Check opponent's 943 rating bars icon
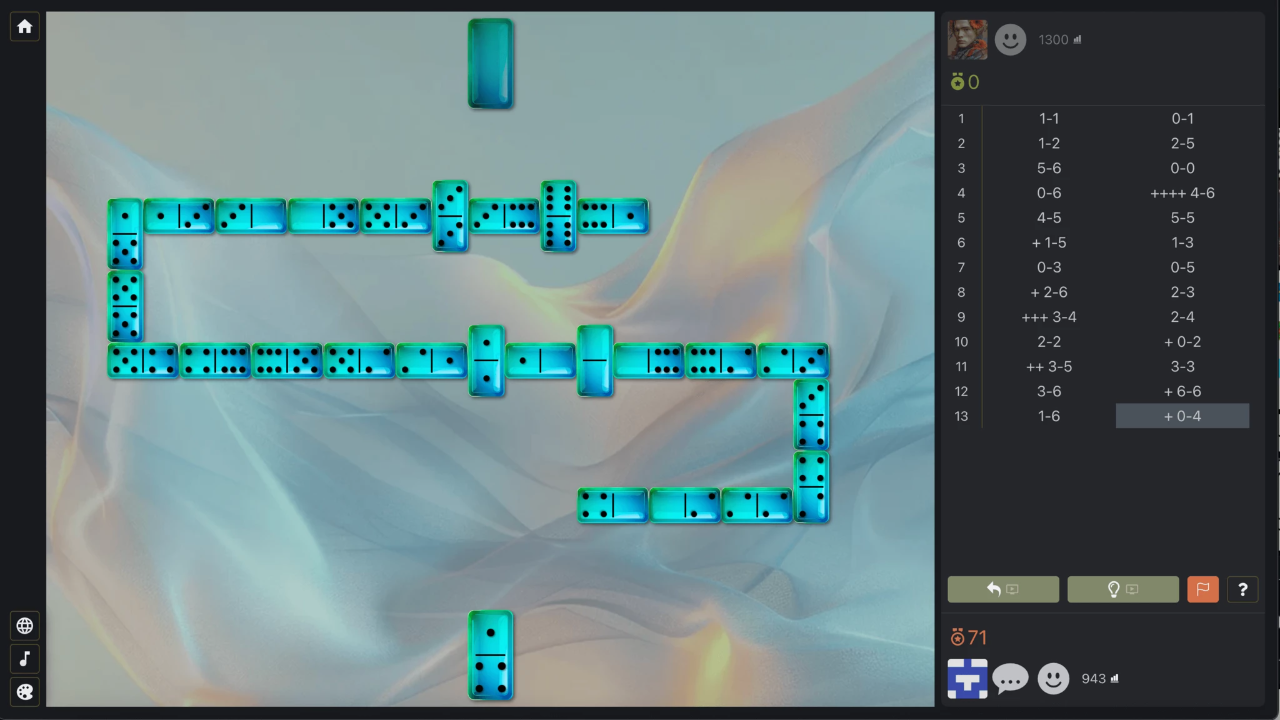The image size is (1280, 720). coord(1117,678)
